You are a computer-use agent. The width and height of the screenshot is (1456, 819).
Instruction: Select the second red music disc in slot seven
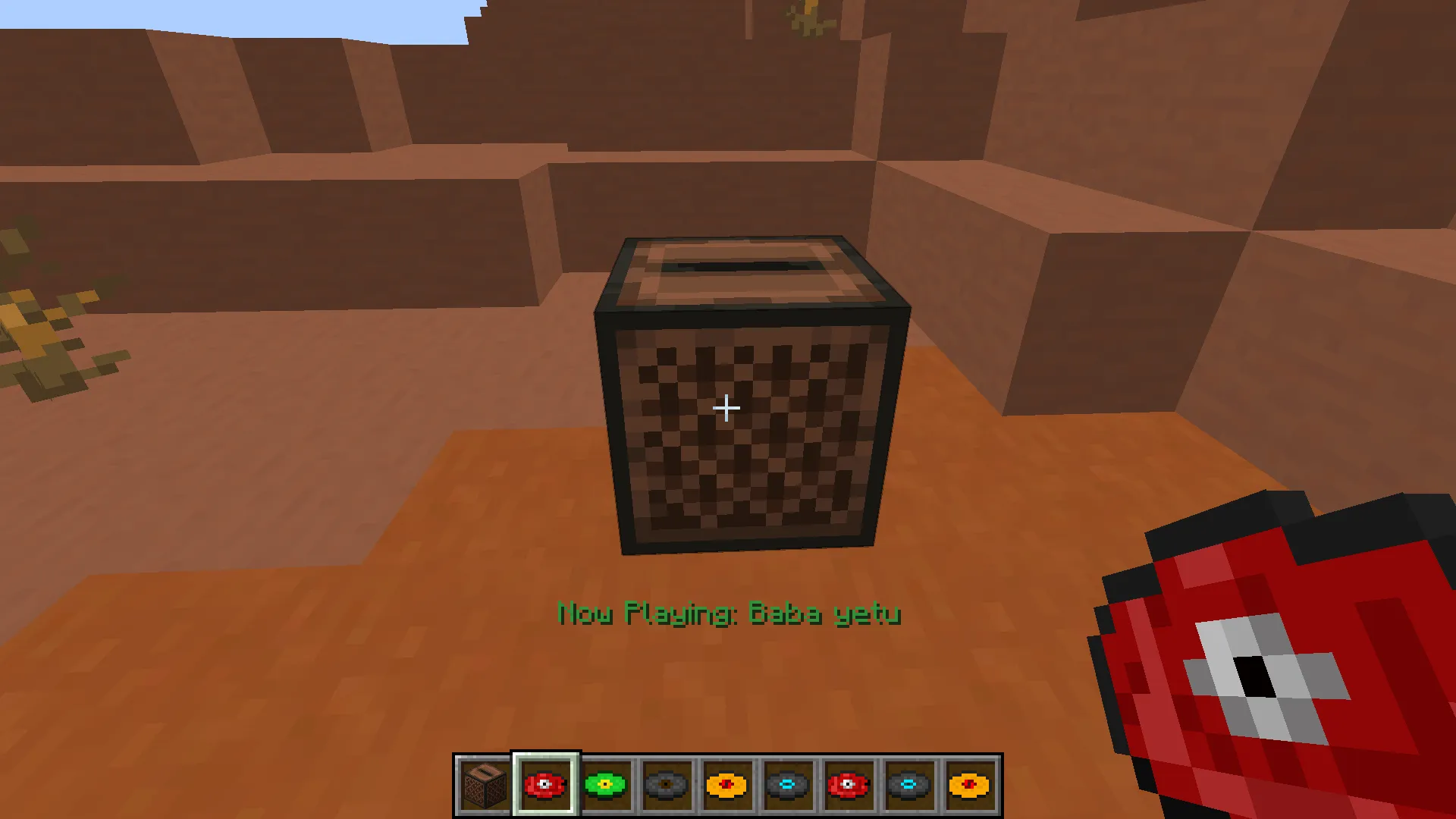pos(847,785)
